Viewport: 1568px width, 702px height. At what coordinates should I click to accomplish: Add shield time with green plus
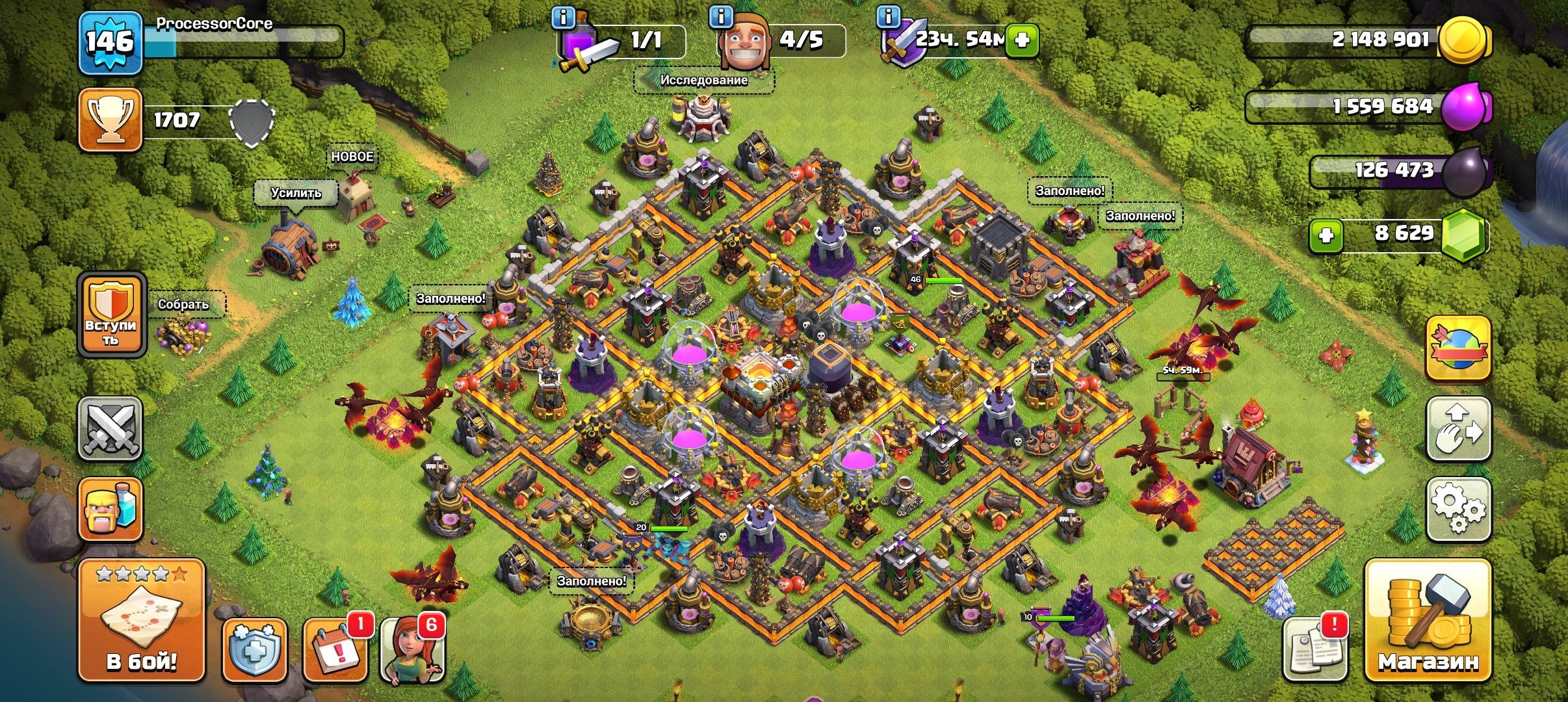pos(1022,40)
